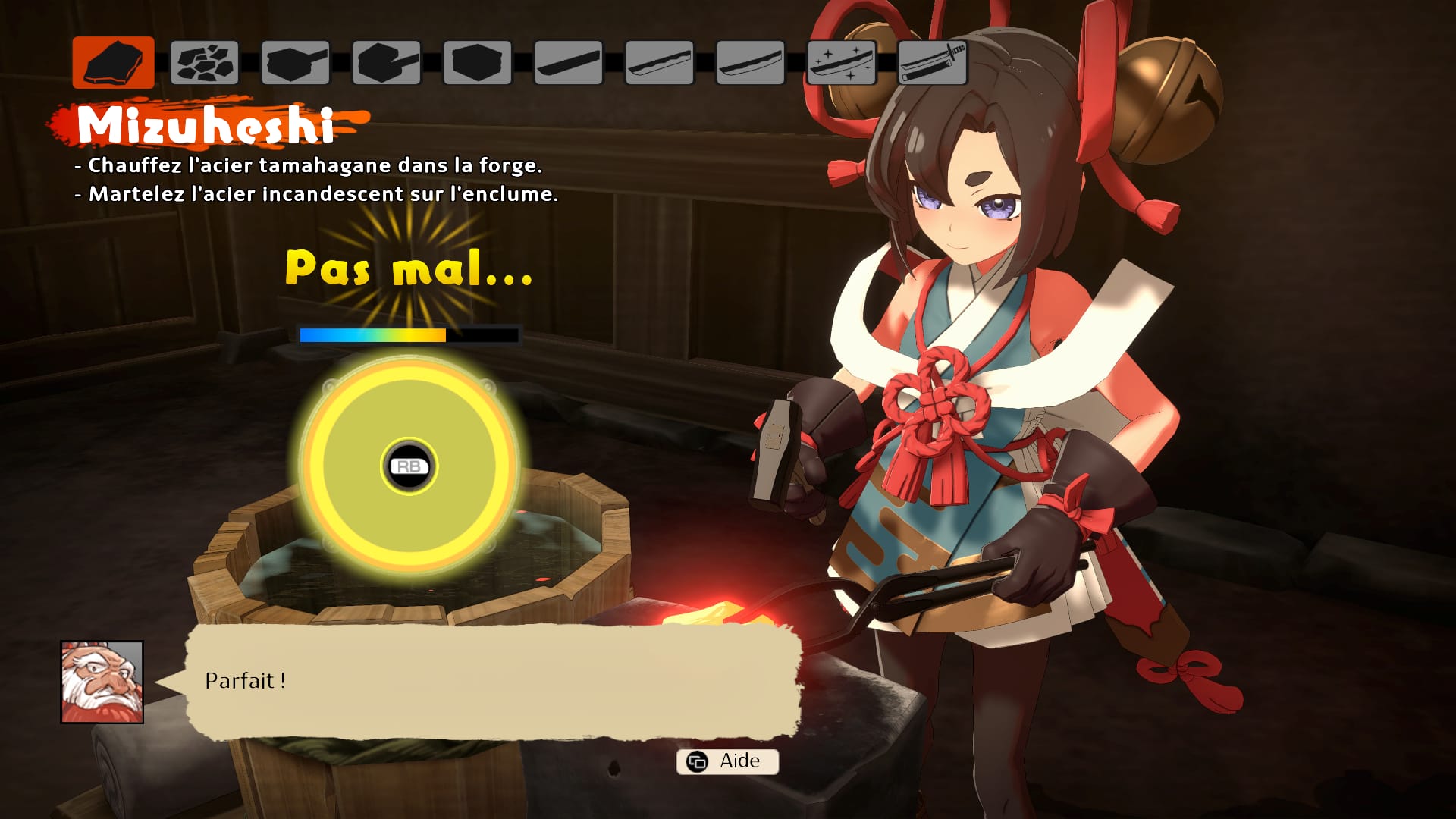Select the highlighted orange steel slab step

(114, 63)
